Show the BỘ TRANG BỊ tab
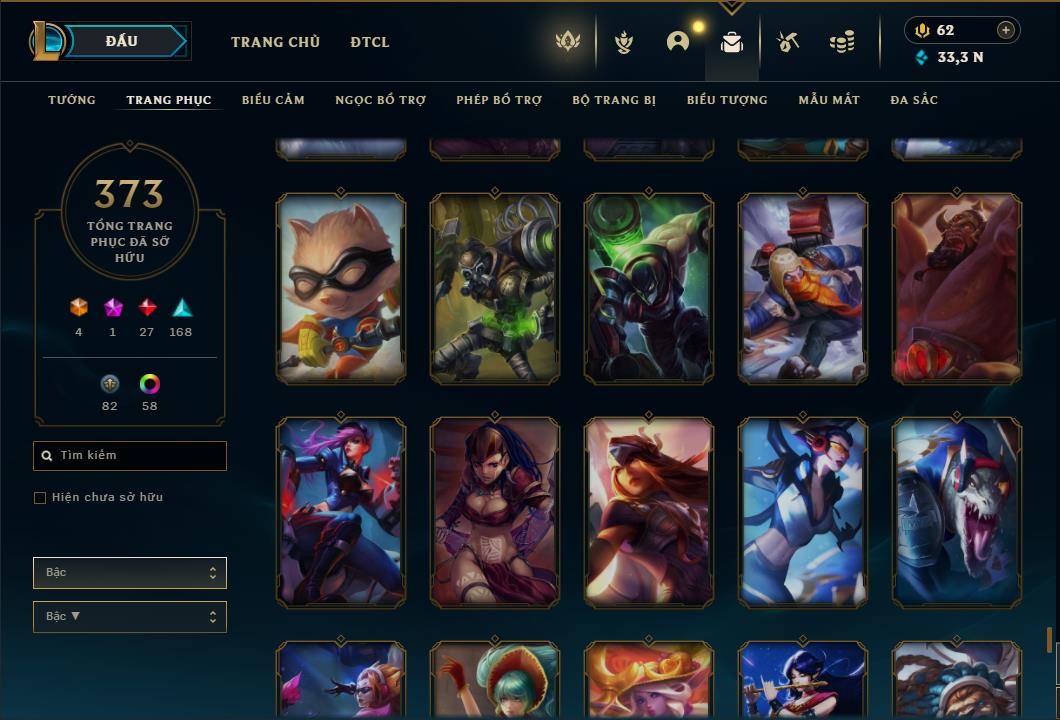 coord(614,100)
